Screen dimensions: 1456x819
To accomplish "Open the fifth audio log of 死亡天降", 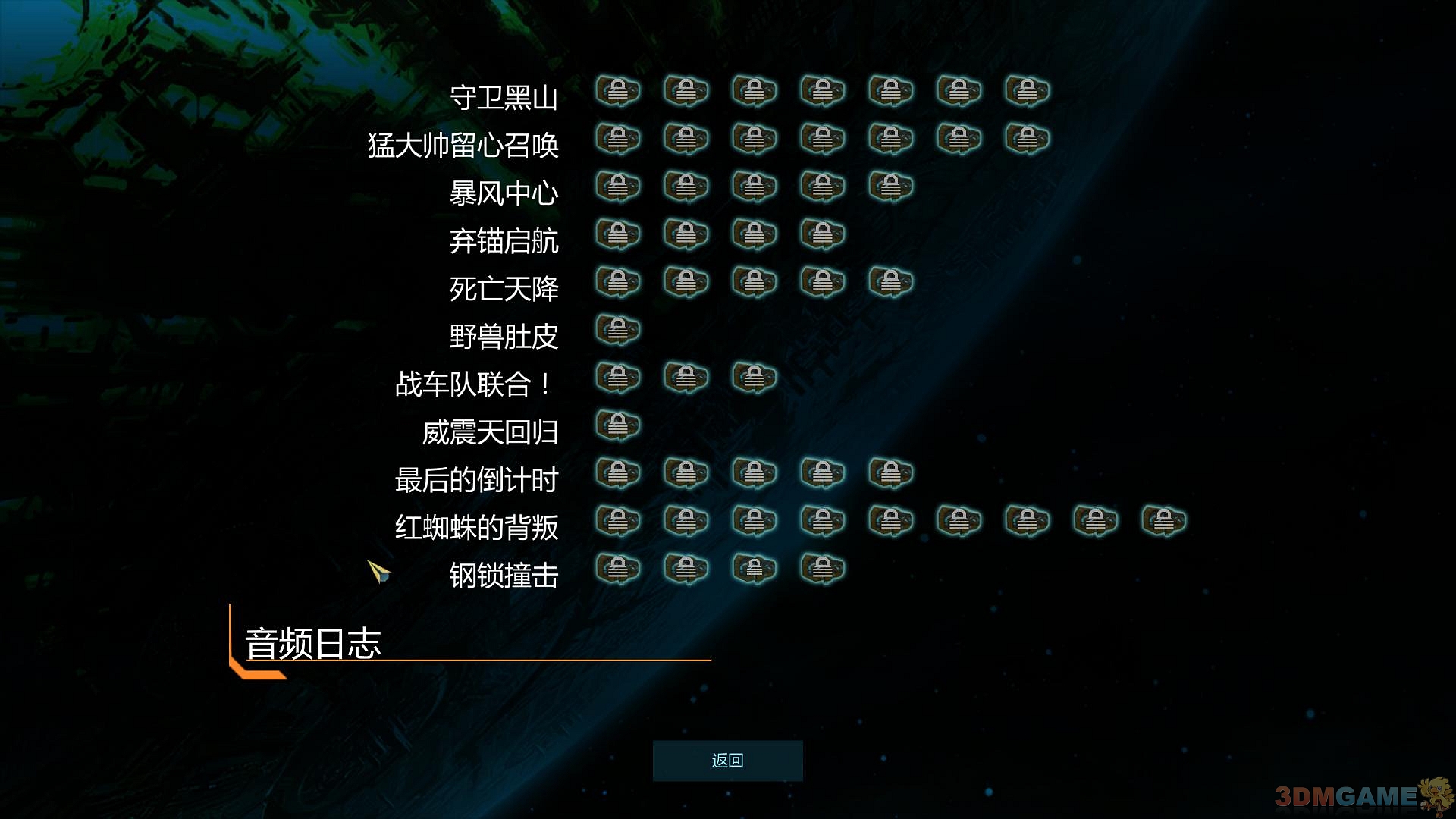I will [891, 281].
